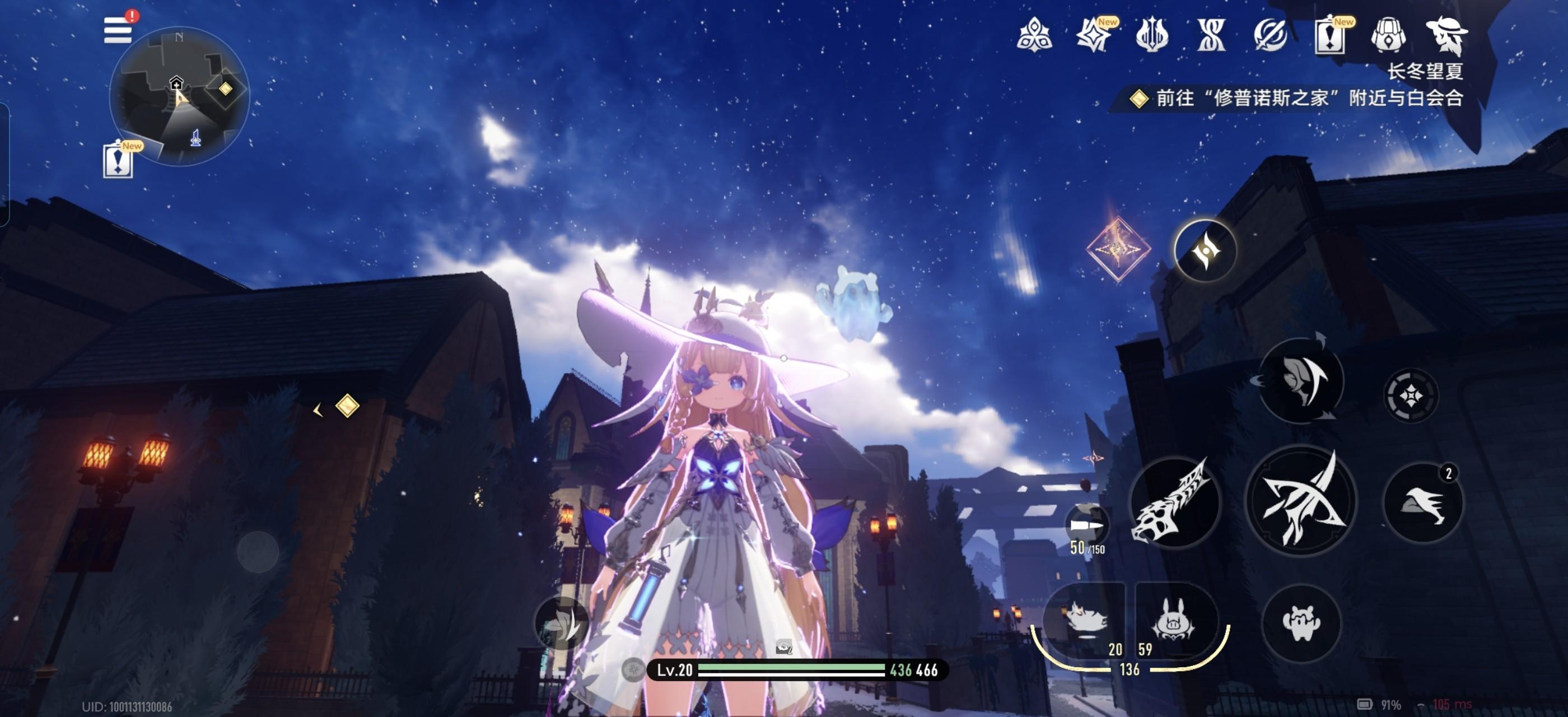The image size is (1568, 717).
Task: Tap the crosshair target lock button
Action: click(x=1411, y=395)
